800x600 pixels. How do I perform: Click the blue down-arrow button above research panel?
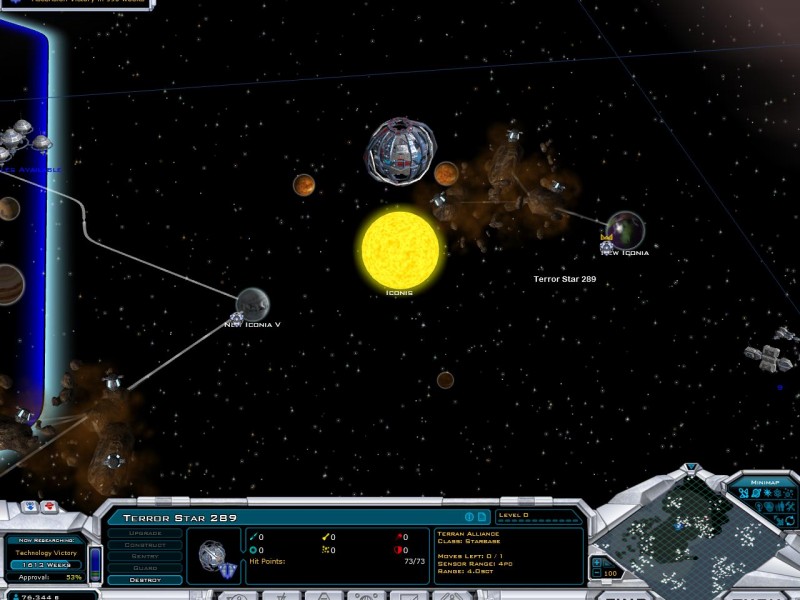click(x=29, y=506)
